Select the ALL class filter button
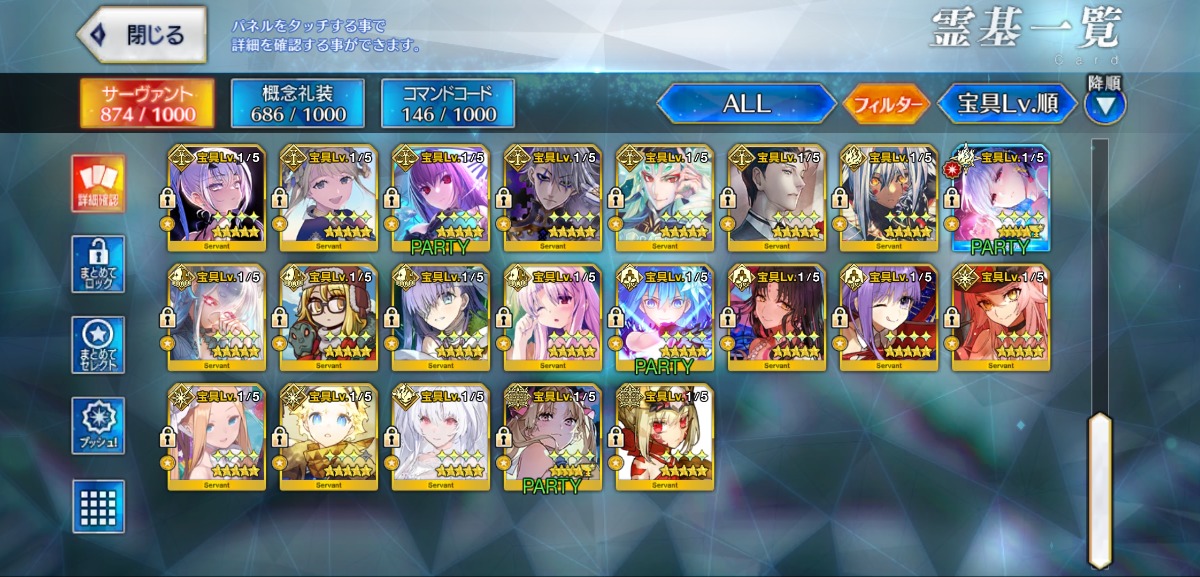Viewport: 1200px width, 577px height. pyautogui.click(x=746, y=104)
